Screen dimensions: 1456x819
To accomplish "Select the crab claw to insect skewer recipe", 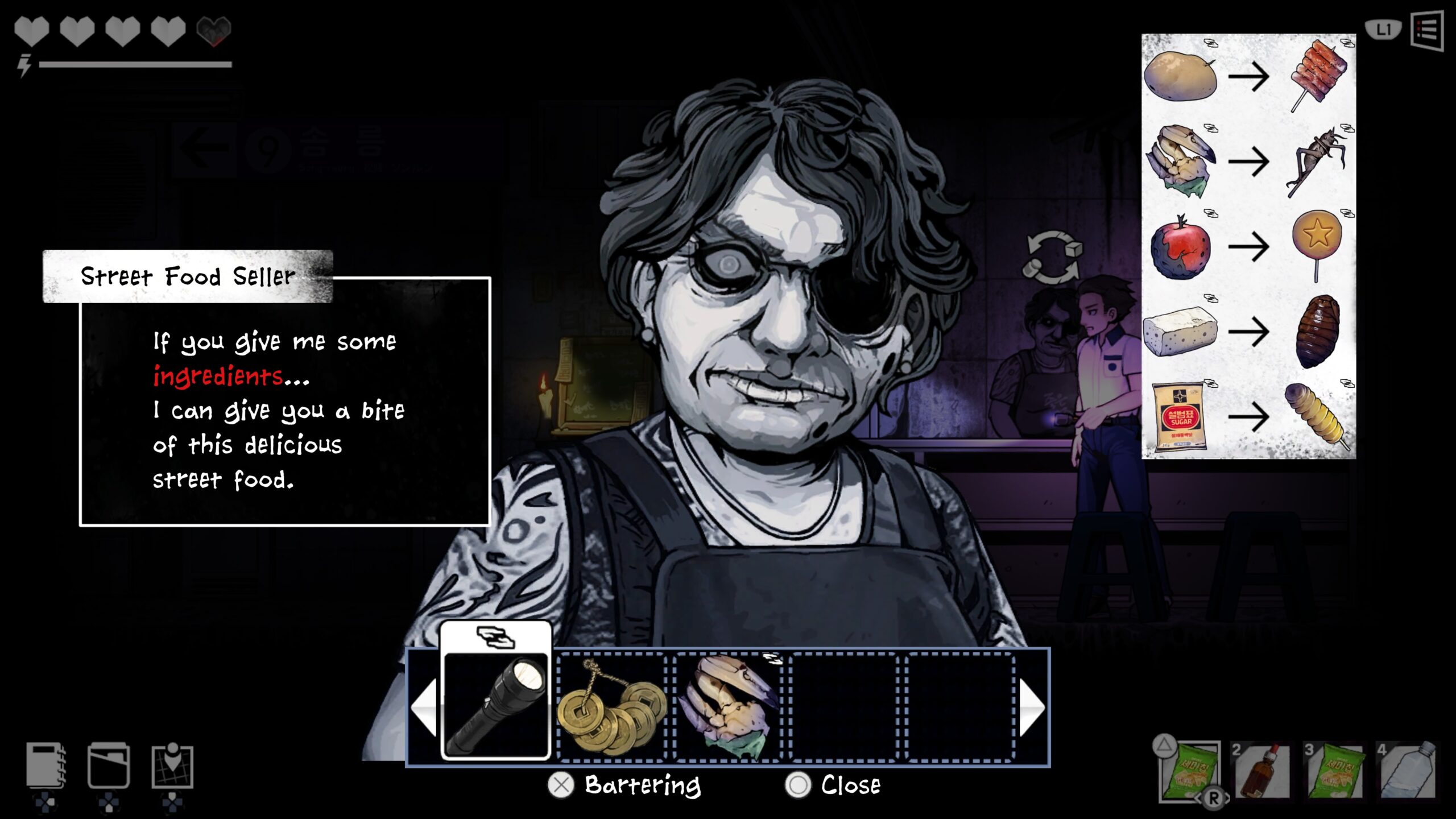I will [x=1248, y=162].
